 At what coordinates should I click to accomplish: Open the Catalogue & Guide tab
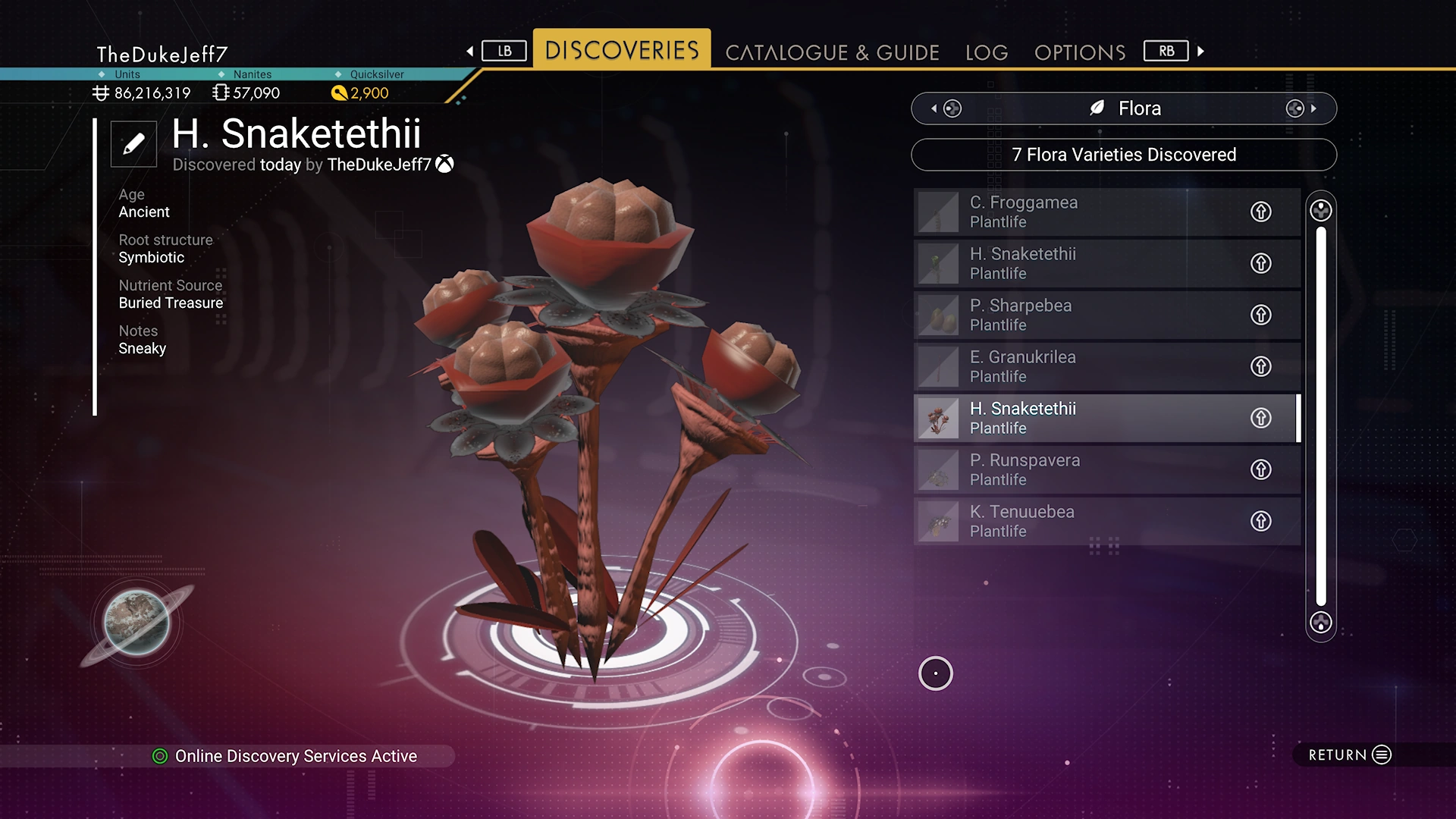832,52
